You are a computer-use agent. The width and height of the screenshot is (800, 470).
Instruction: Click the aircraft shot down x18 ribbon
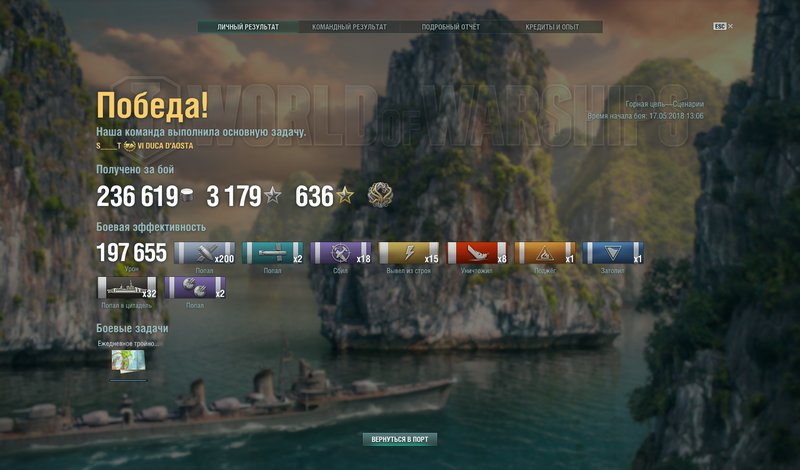coord(341,253)
